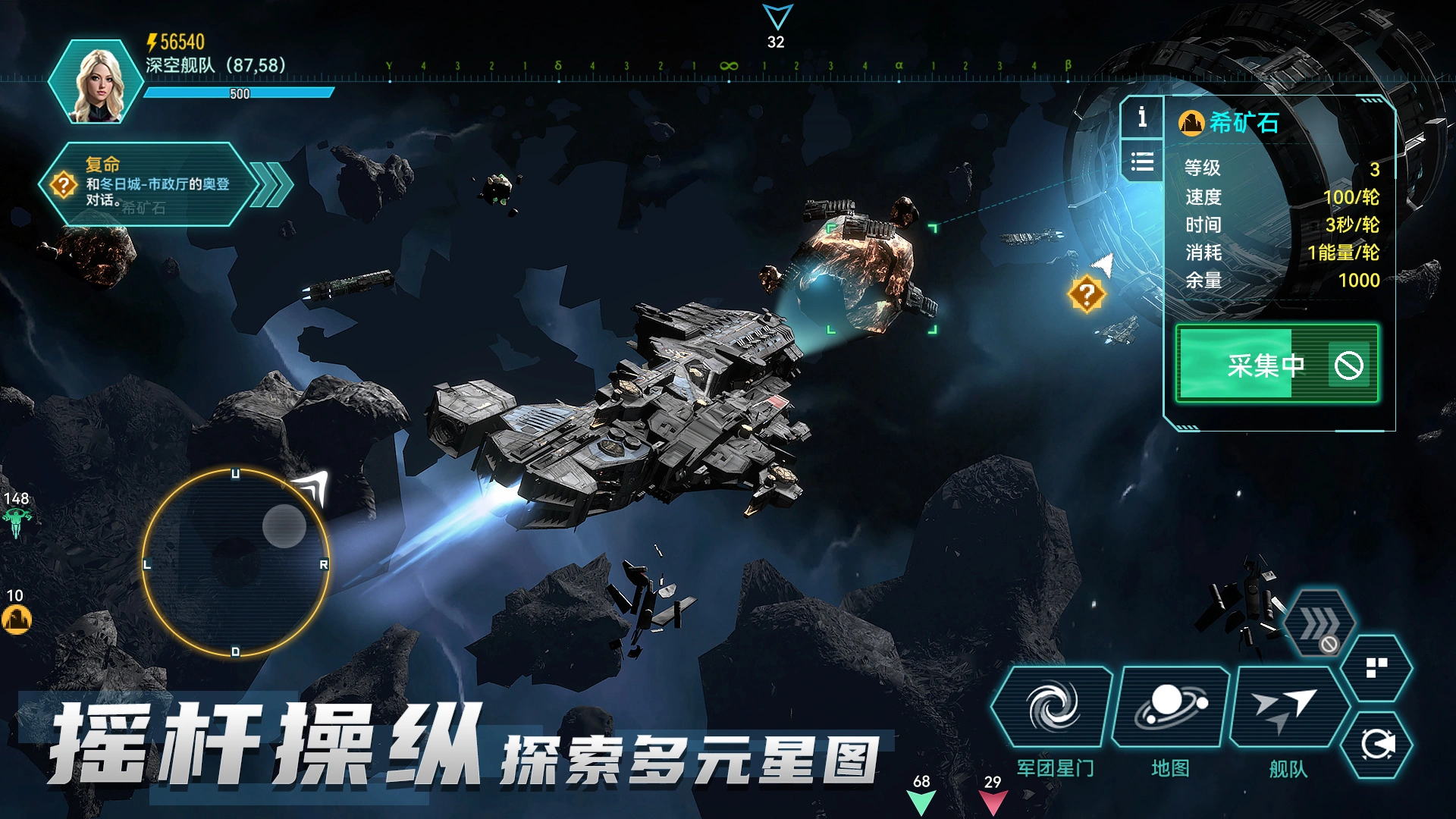Switch to the list view tab
The image size is (1456, 819).
1142,162
